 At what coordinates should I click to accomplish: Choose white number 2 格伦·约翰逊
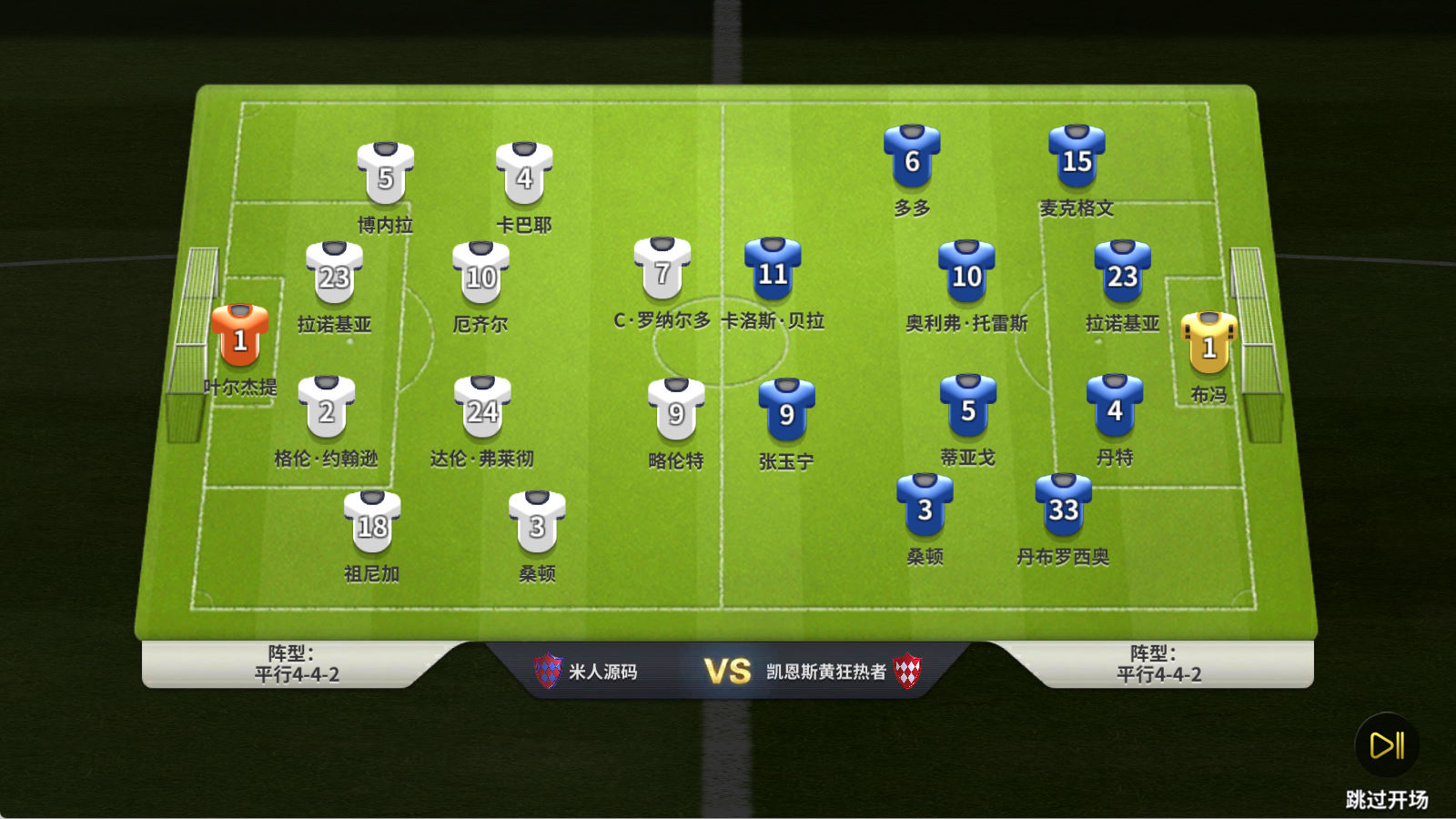(x=327, y=407)
